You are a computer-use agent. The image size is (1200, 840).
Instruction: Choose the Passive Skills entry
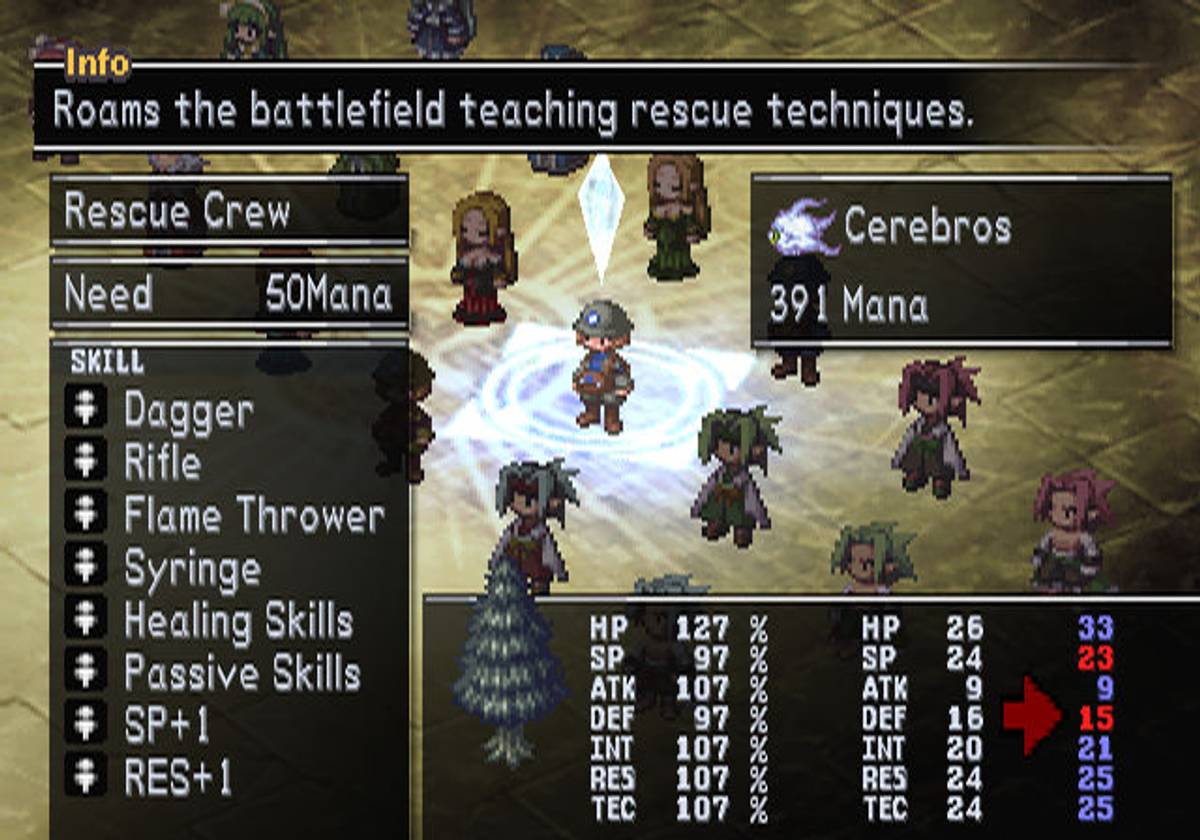click(x=241, y=674)
